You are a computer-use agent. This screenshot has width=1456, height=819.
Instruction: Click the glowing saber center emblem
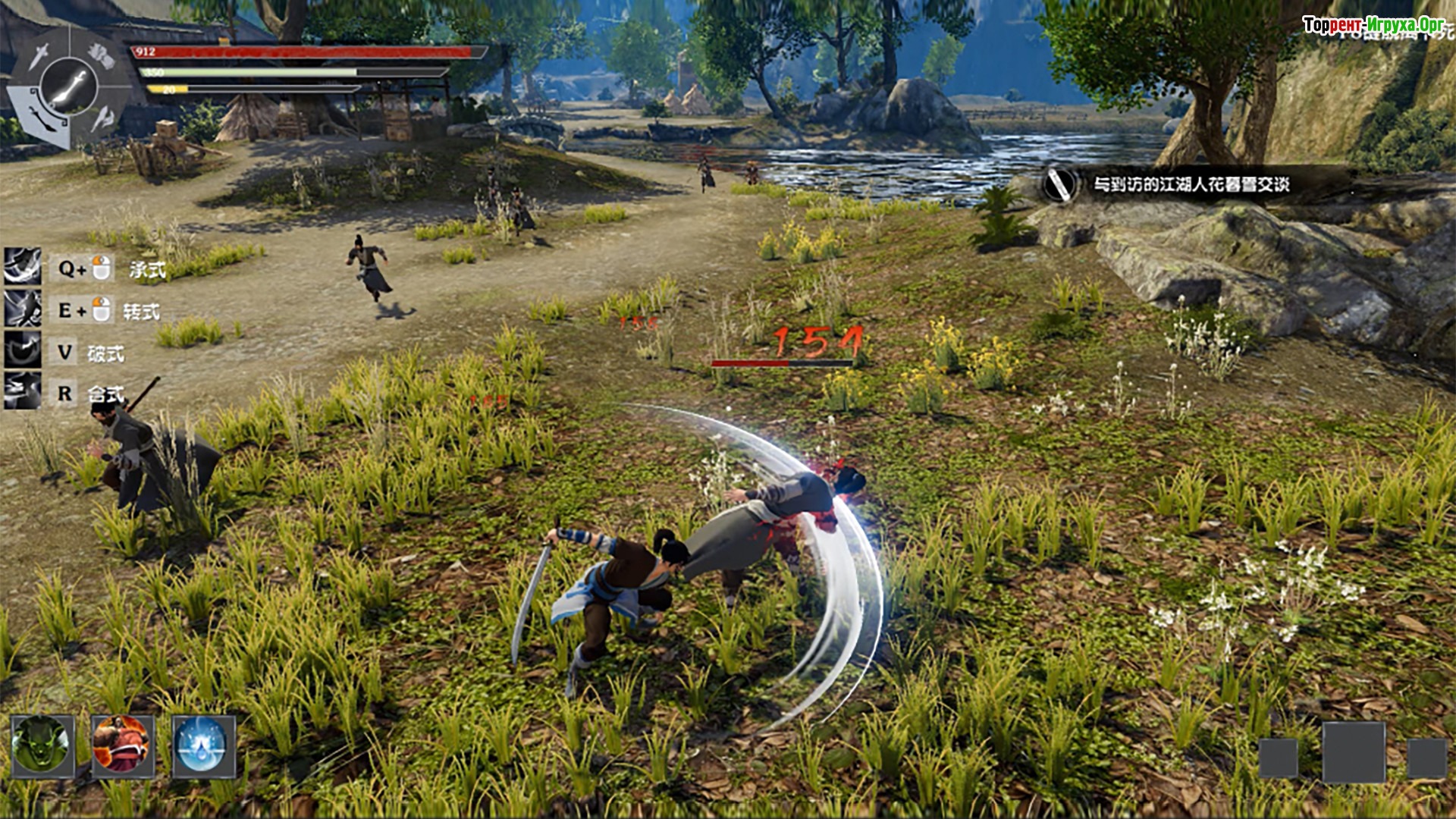[70, 85]
